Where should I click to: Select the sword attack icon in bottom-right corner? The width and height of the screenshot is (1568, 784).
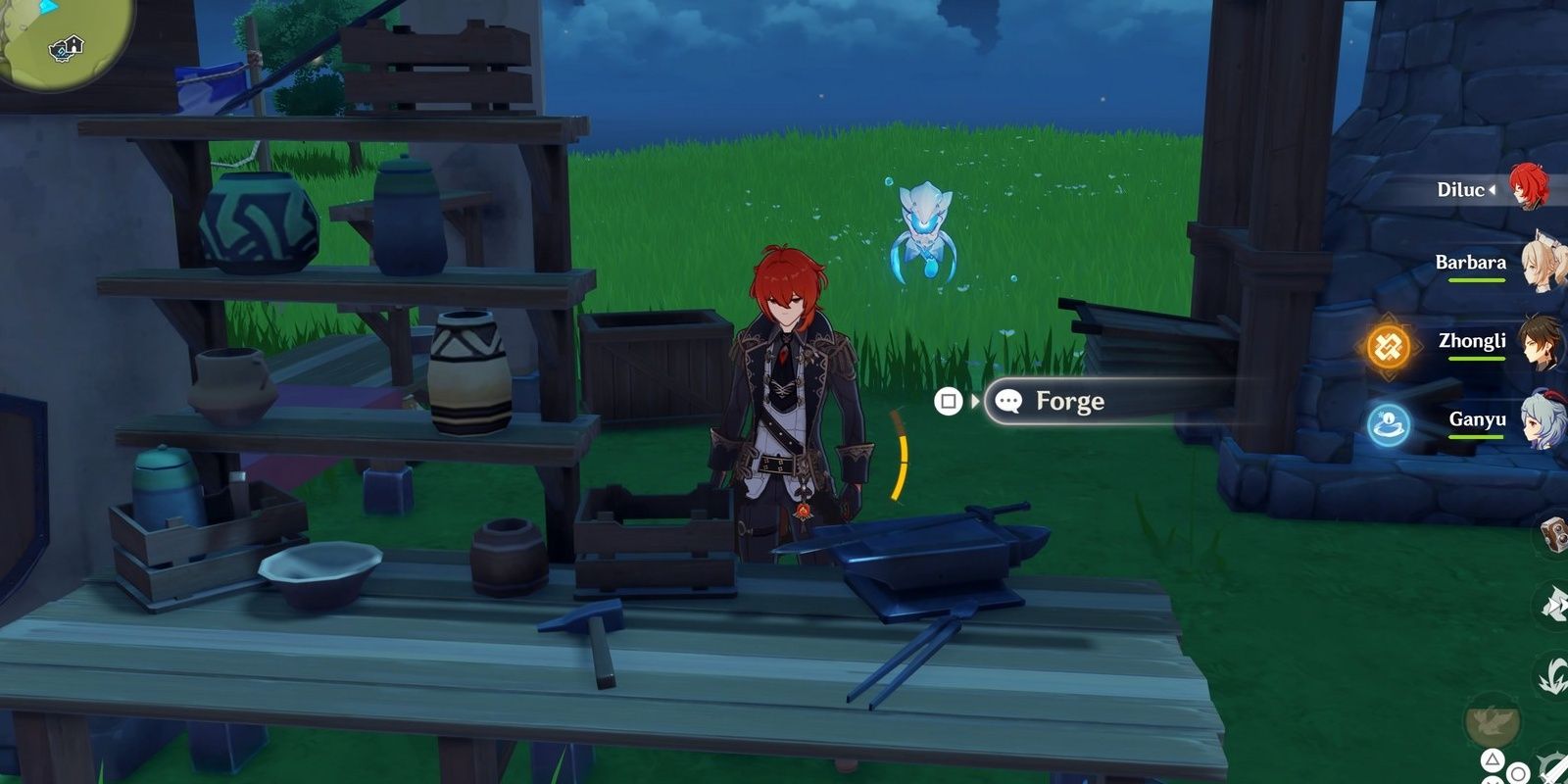pyautogui.click(x=1558, y=769)
